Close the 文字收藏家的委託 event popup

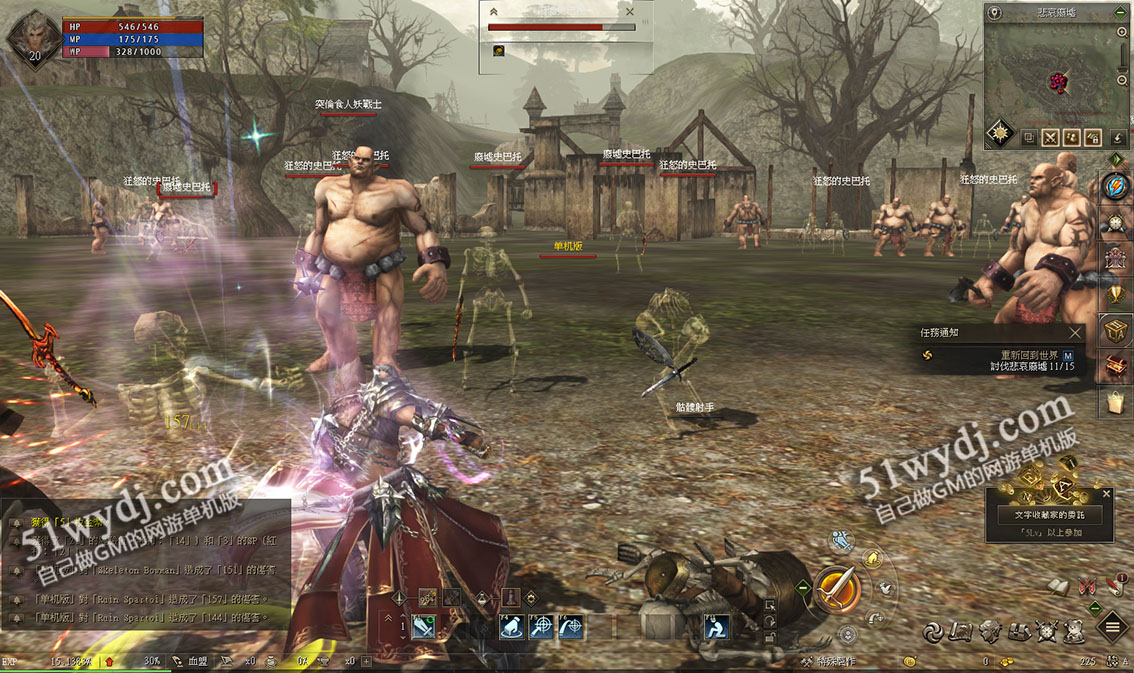(x=1106, y=493)
